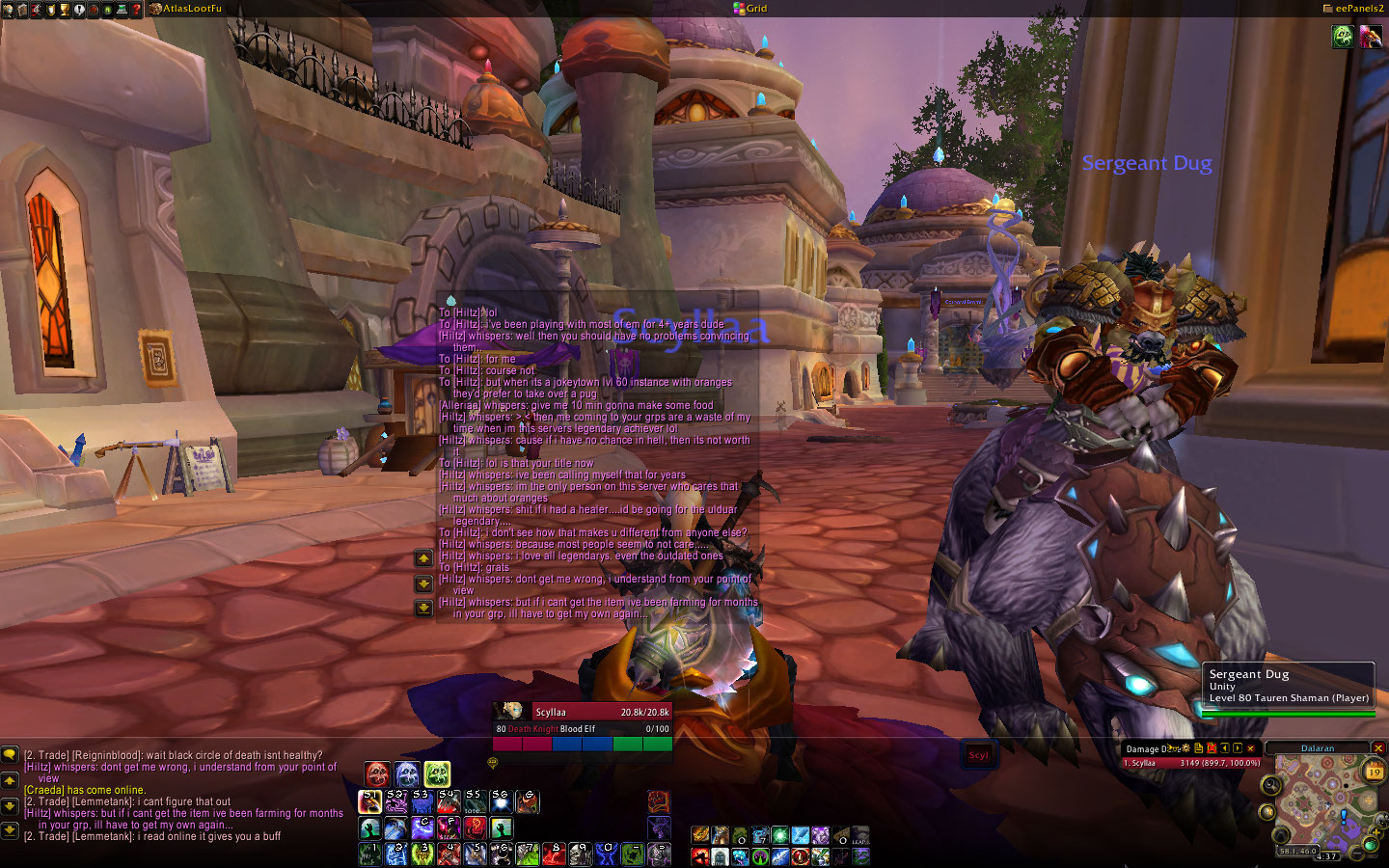1389x868 pixels.
Task: Open chat menu speech bubble button
Action: 10,755
